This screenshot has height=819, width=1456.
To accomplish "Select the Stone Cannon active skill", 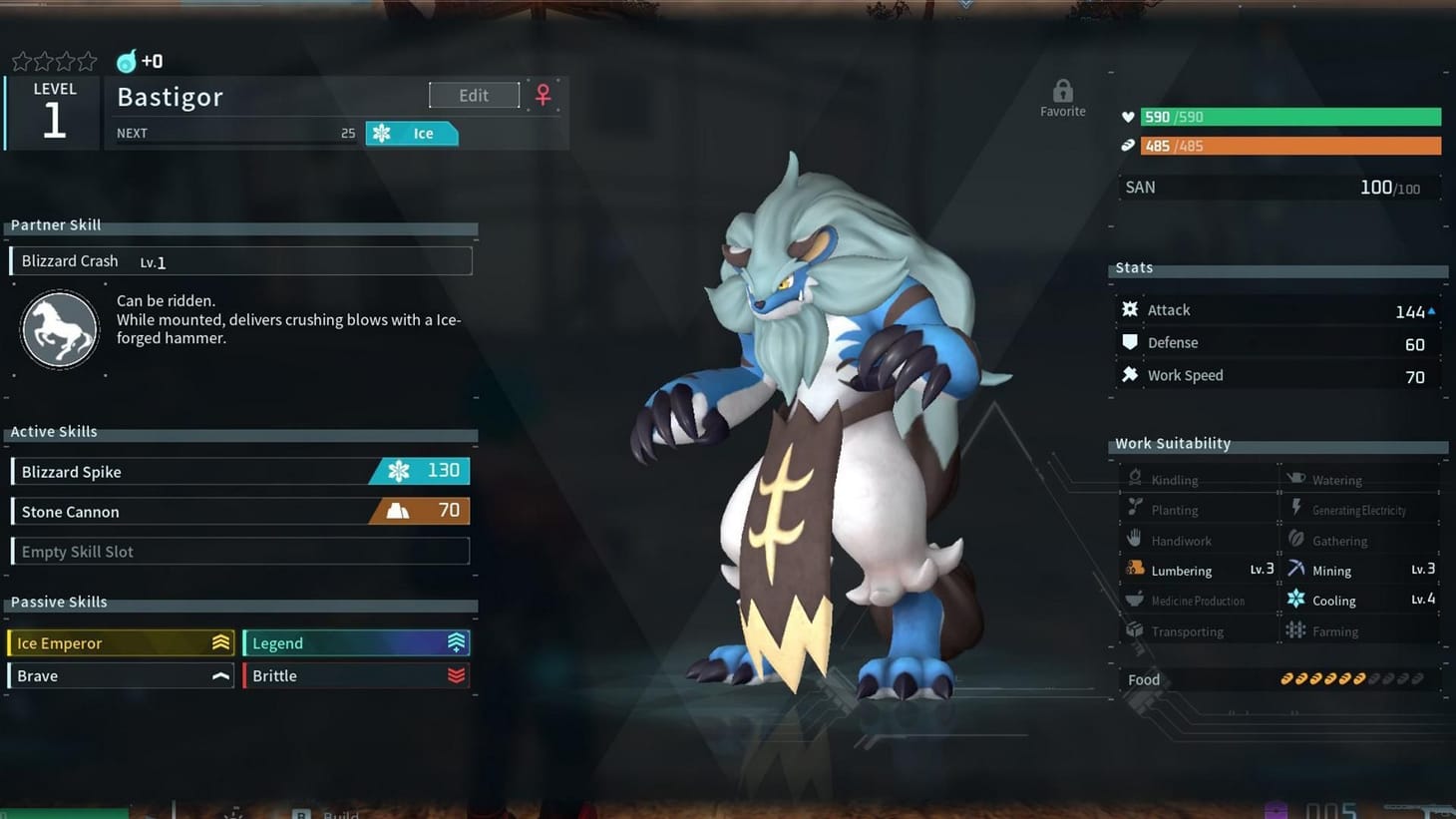I will click(x=240, y=512).
